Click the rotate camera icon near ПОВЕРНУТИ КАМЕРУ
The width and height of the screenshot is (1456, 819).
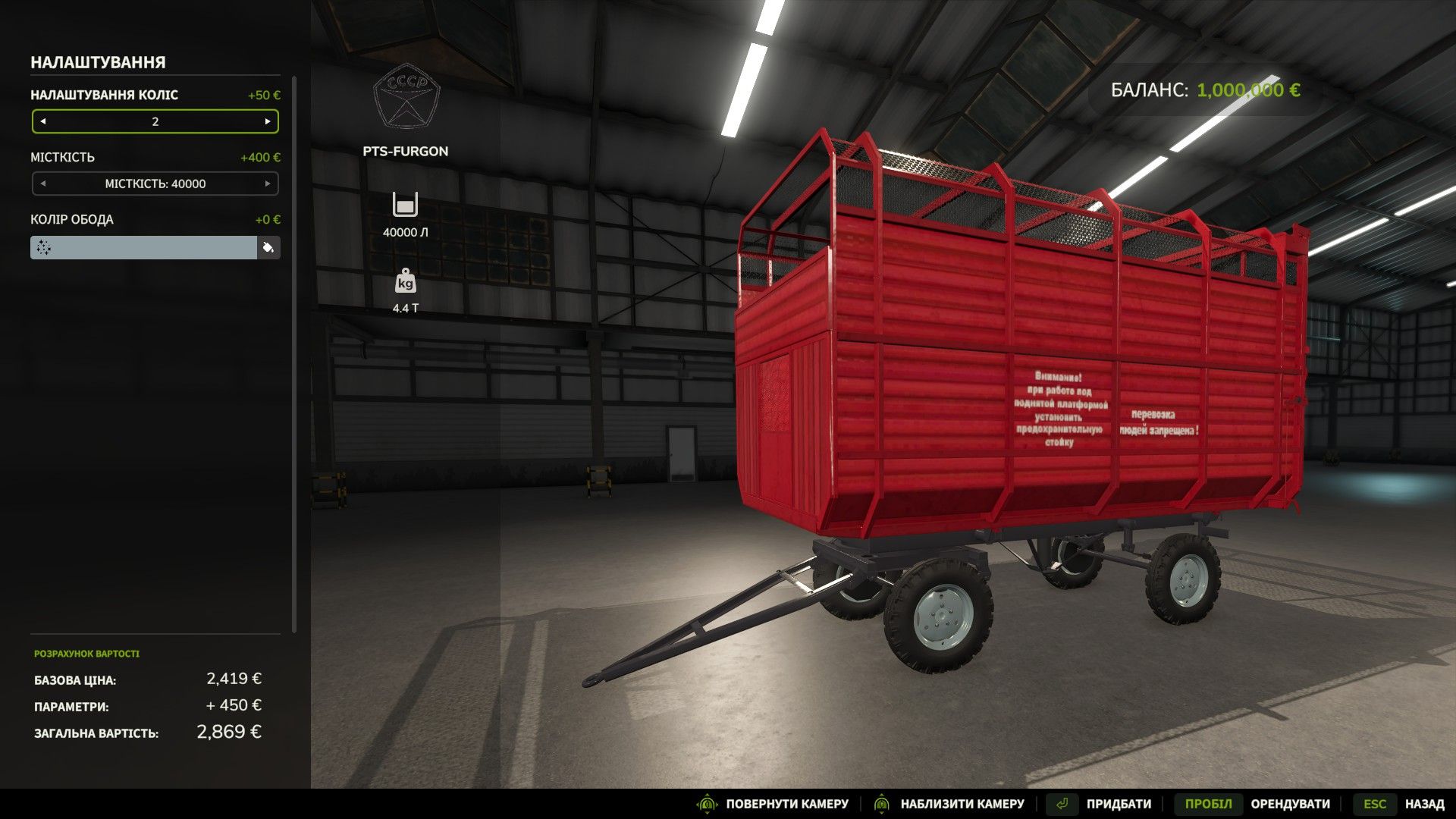click(708, 803)
